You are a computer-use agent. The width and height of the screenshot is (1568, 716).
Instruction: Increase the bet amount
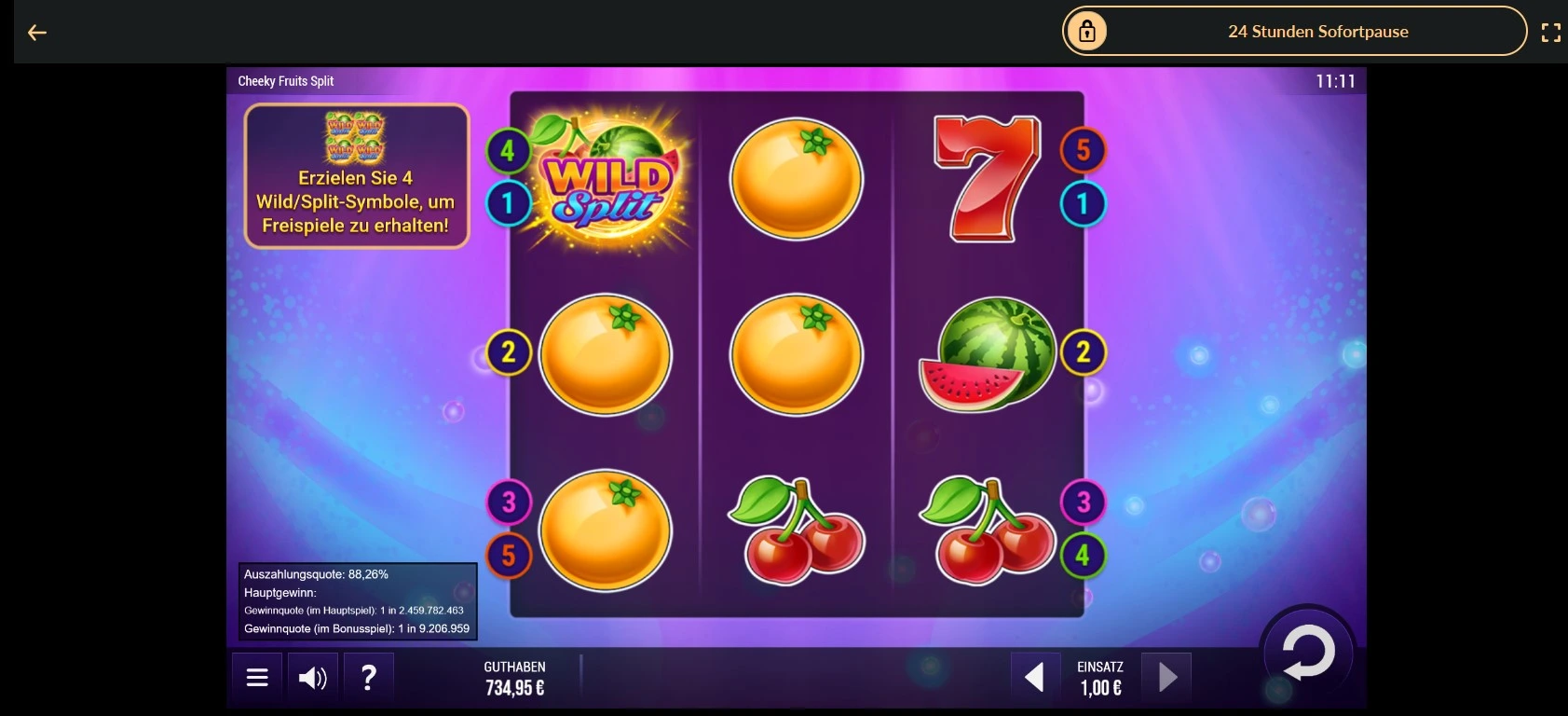[1167, 677]
